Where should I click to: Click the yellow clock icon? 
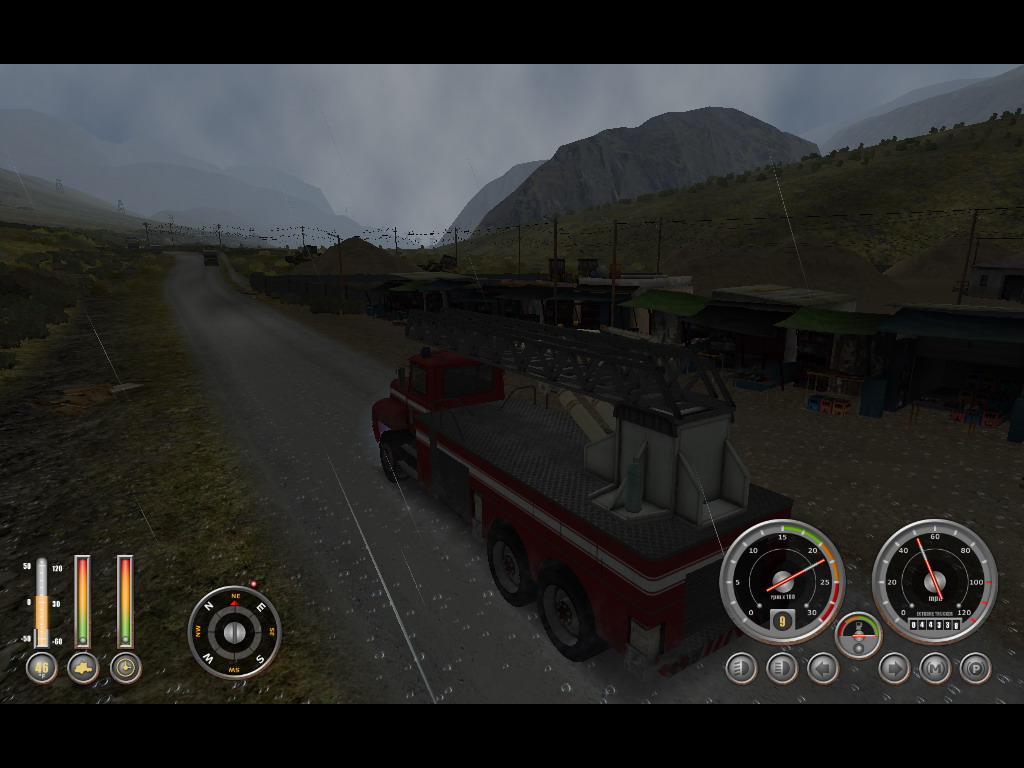coord(125,668)
